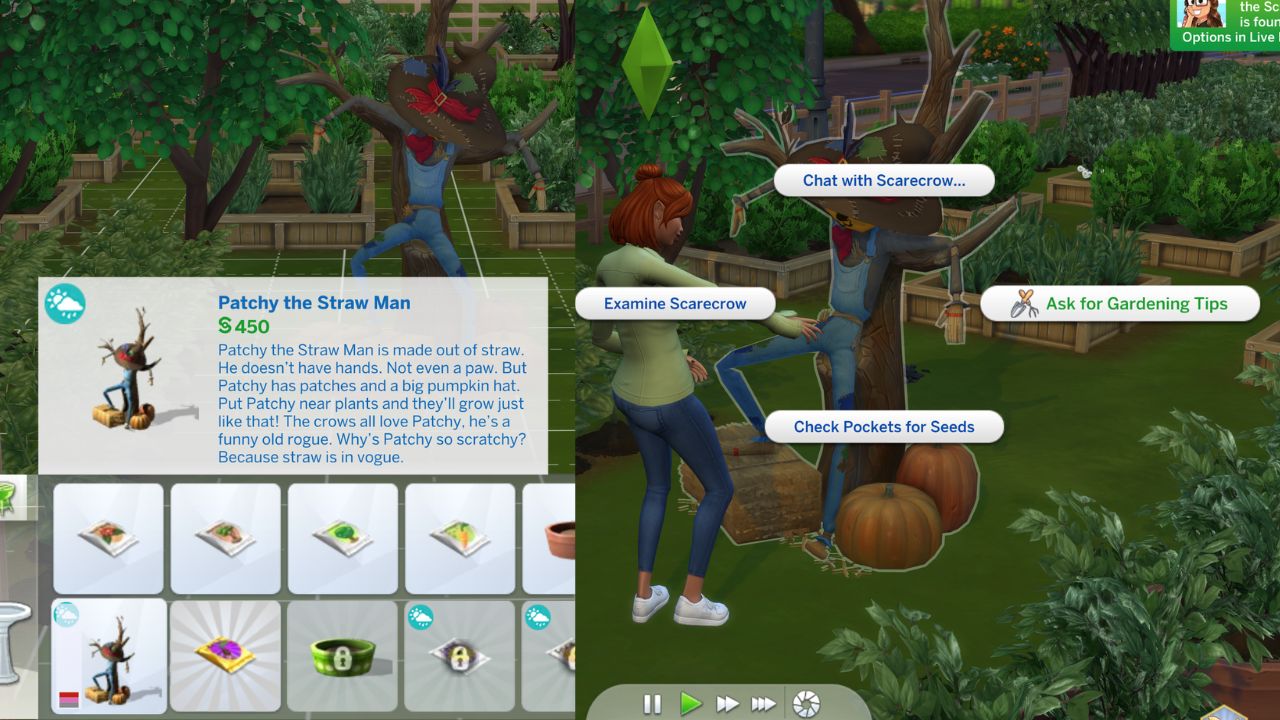
Task: Choose Chat with Scarecrow from the pie menu
Action: point(885,180)
